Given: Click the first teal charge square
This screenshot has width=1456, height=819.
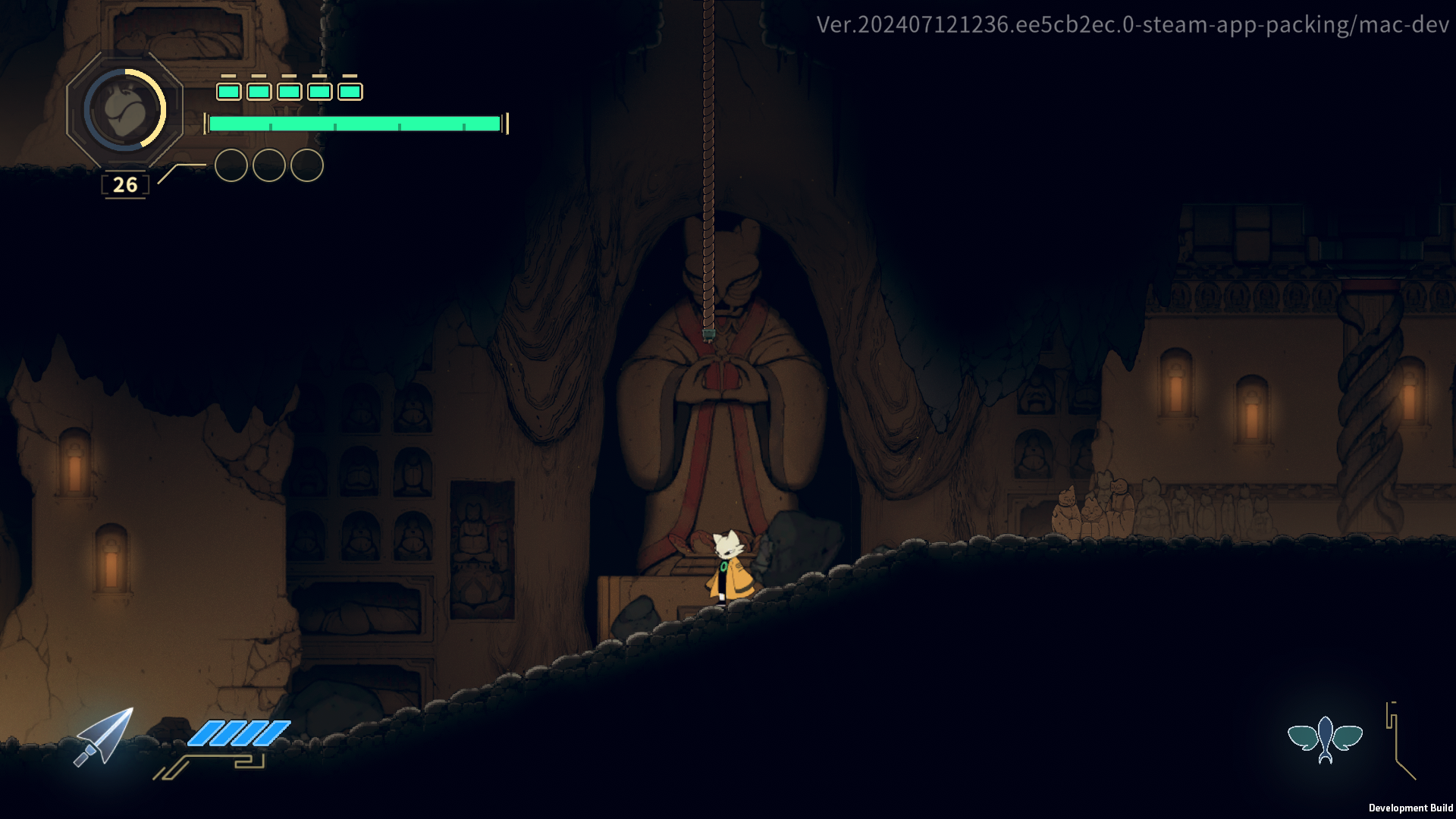Looking at the screenshot, I should [x=227, y=92].
